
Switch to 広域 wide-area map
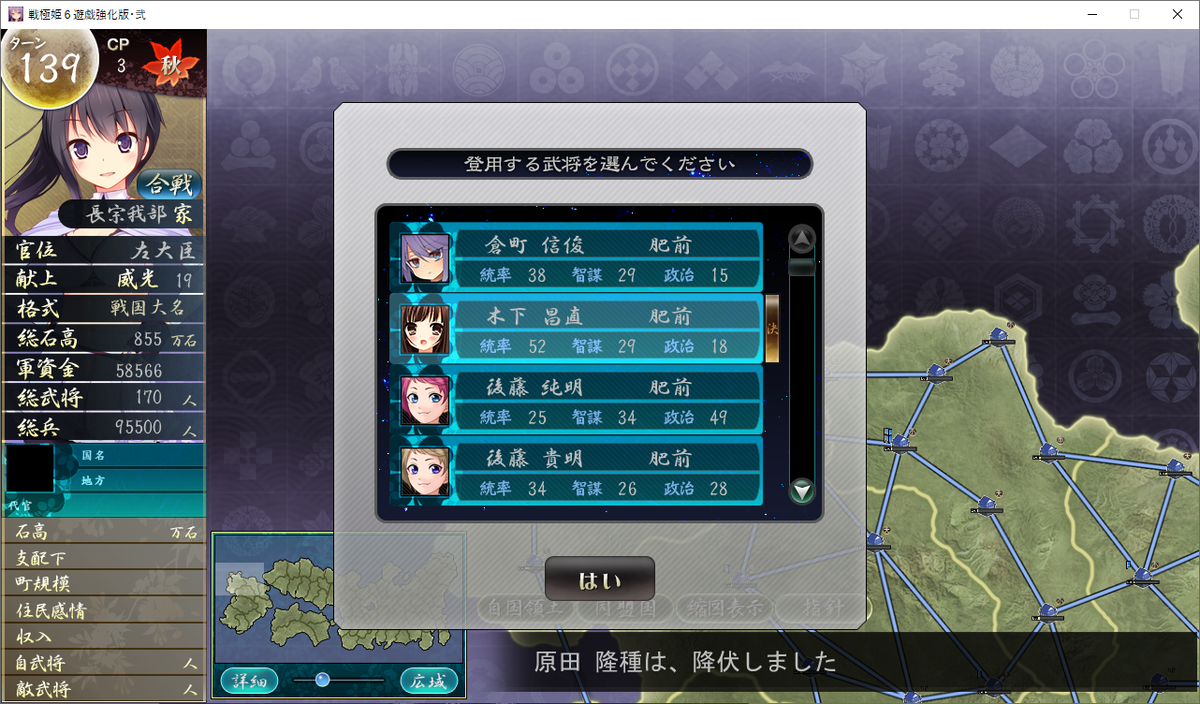[428, 681]
